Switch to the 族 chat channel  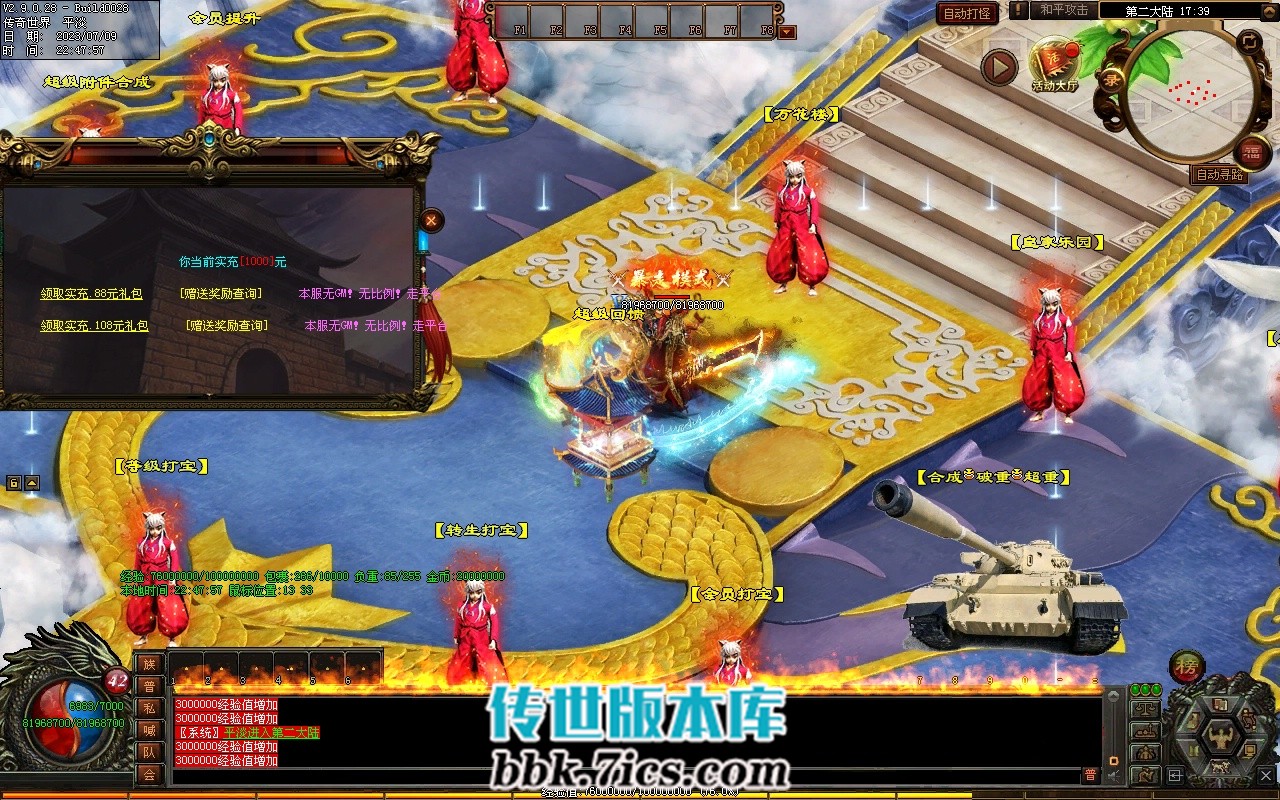coord(149,664)
